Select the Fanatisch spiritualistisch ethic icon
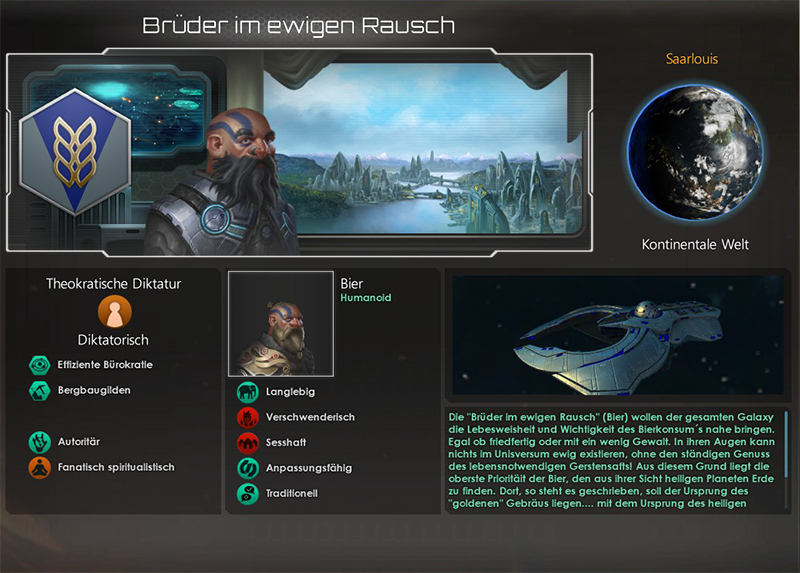Viewport: 800px width, 573px height. (39, 466)
